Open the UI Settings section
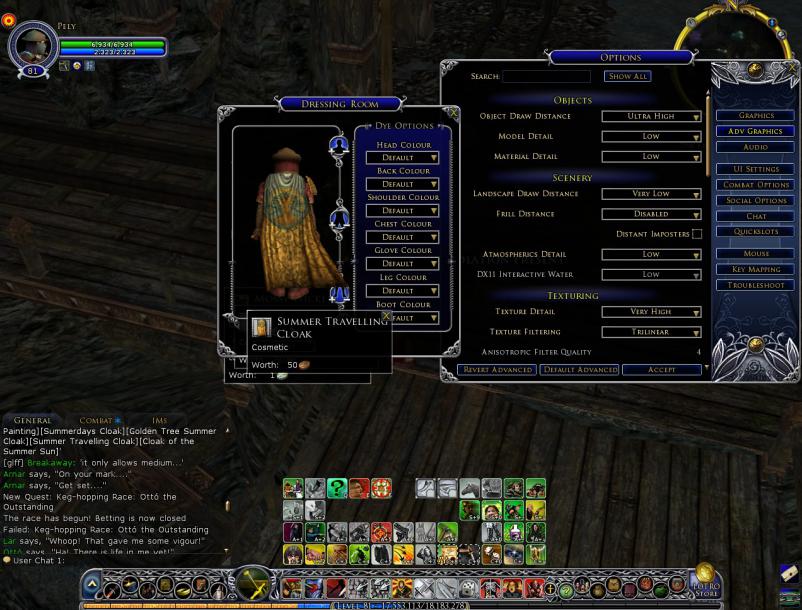Viewport: 802px width, 610px height. click(x=756, y=169)
